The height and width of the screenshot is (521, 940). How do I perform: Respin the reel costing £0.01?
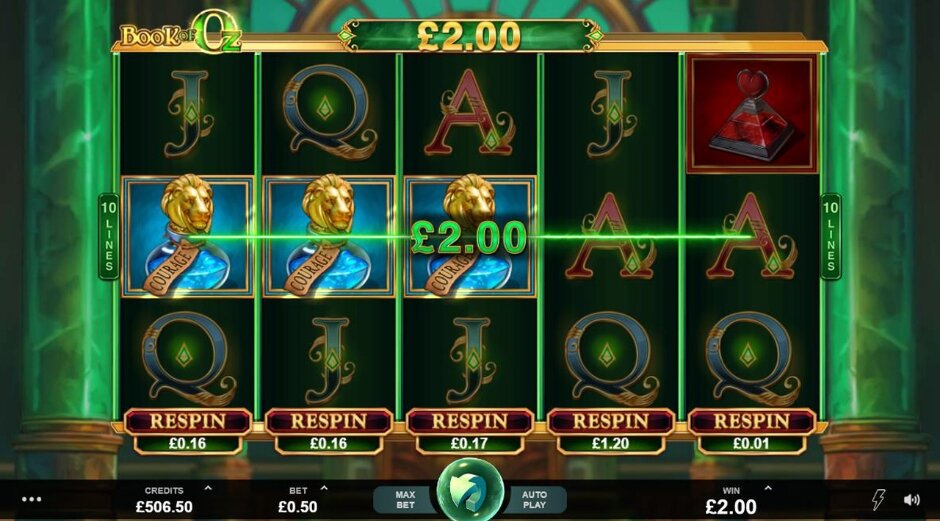[x=752, y=421]
